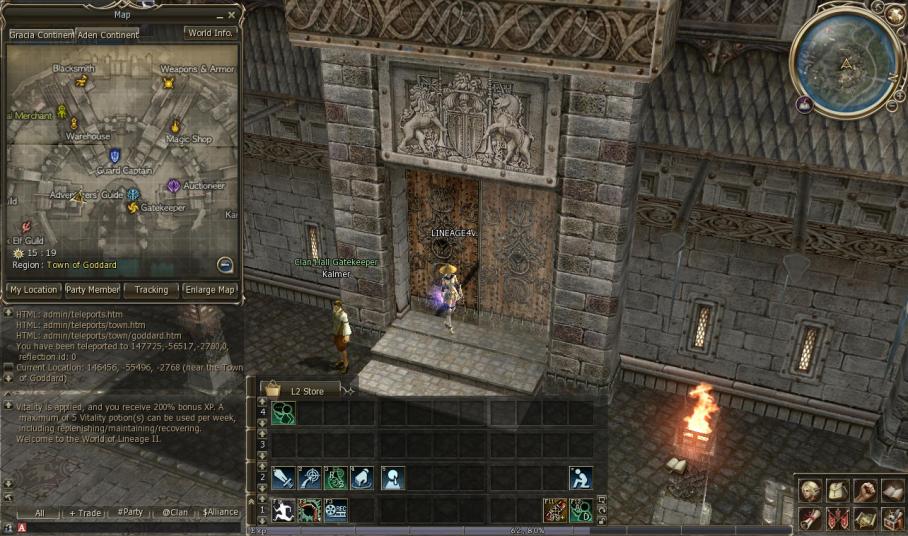Show Party Member positions on map
The image size is (908, 536).
[92, 290]
